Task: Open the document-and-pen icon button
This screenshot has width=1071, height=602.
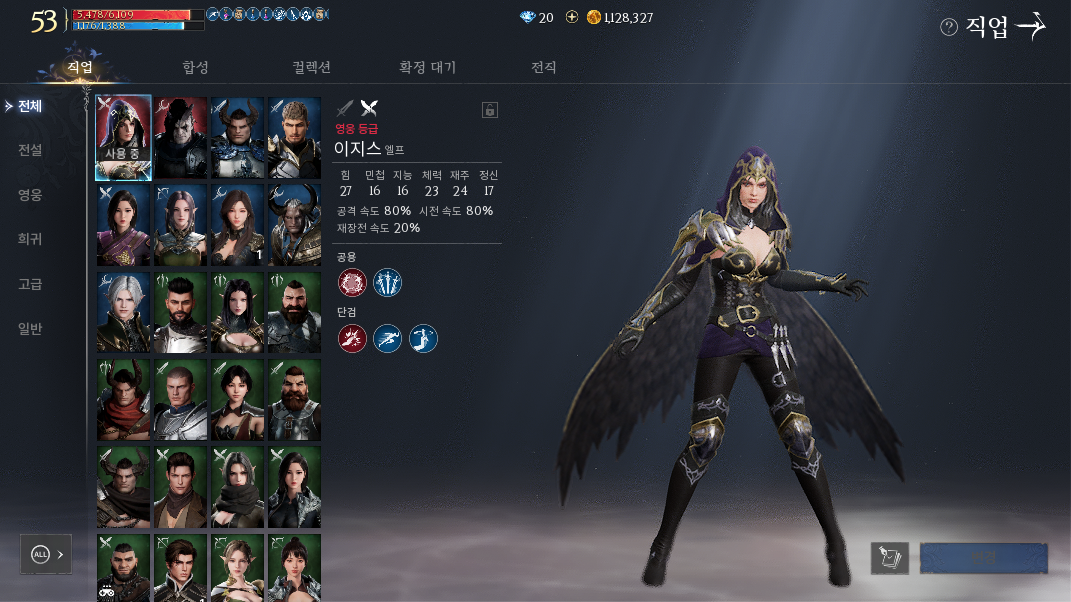Action: [x=889, y=558]
